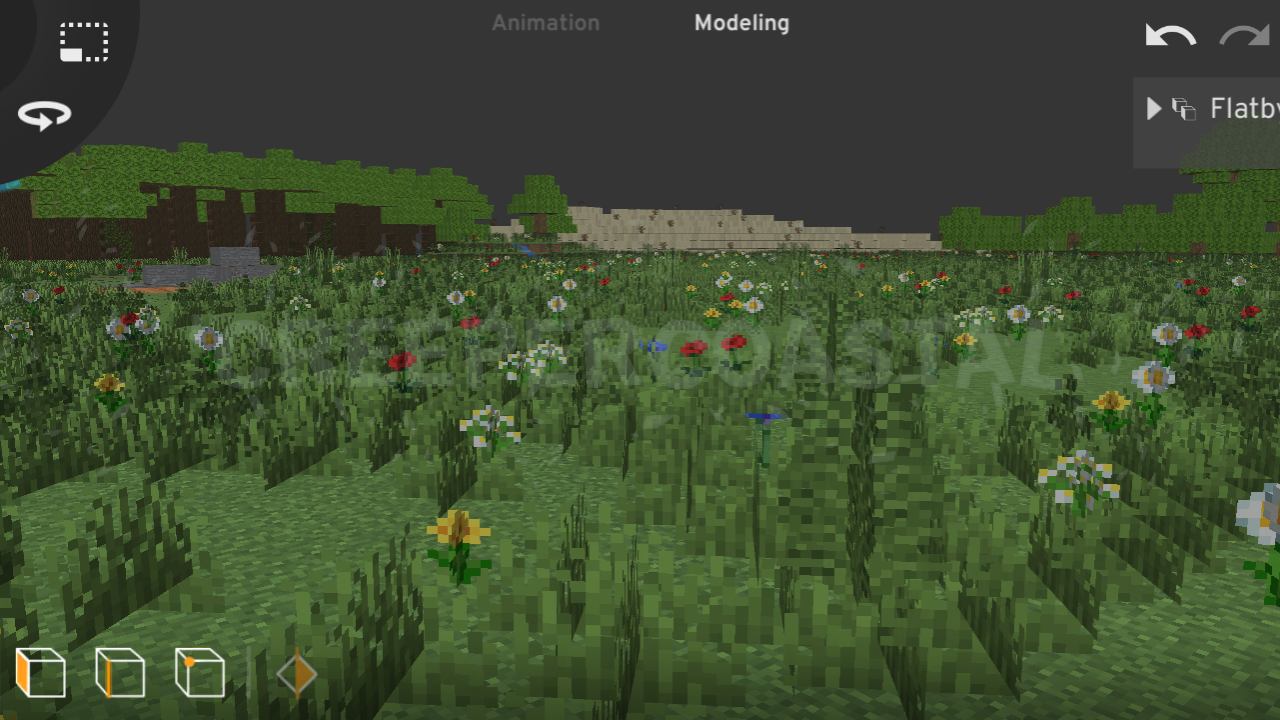Switch to the Animation tab

[x=546, y=22]
